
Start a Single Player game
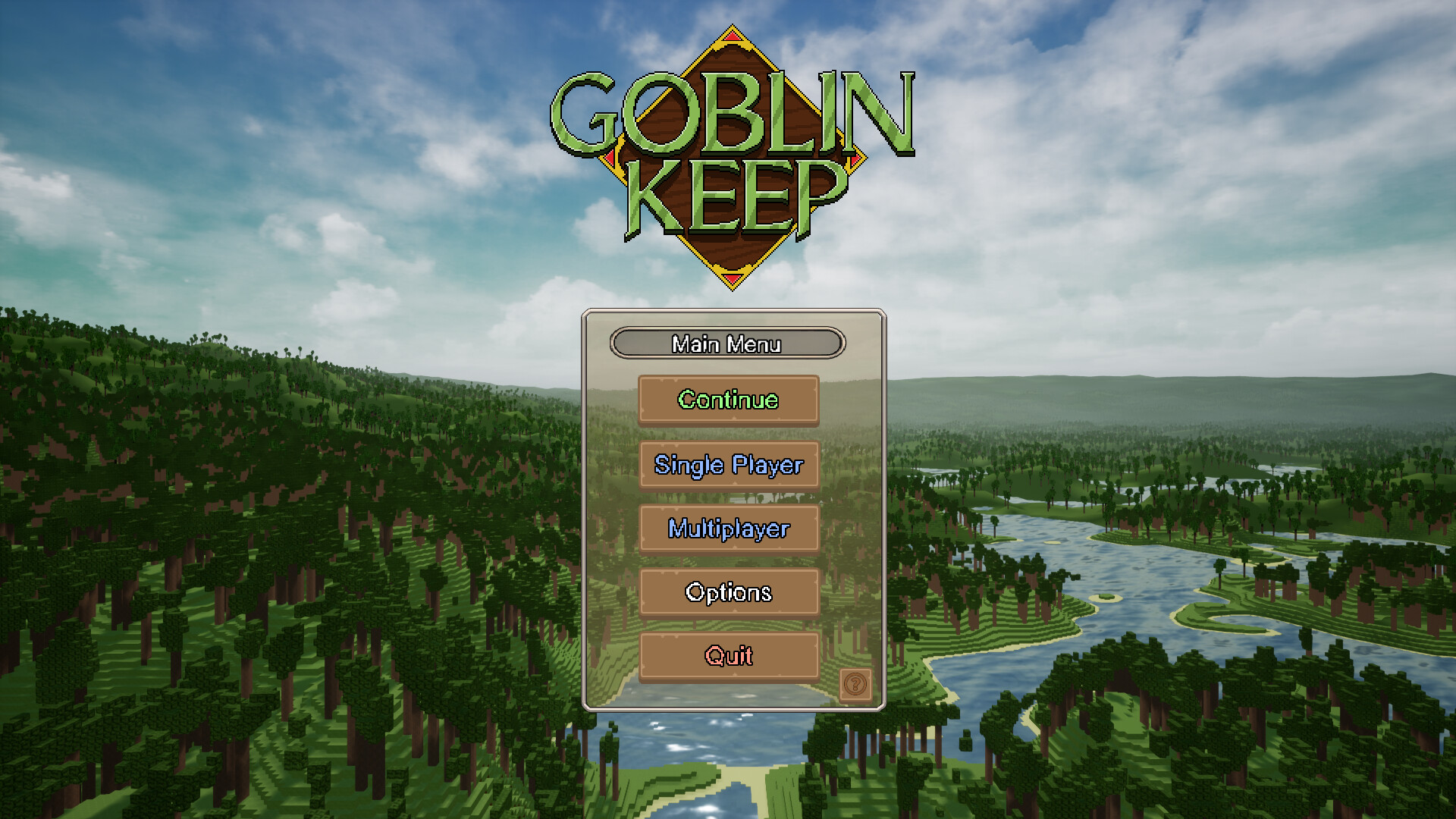coord(728,465)
